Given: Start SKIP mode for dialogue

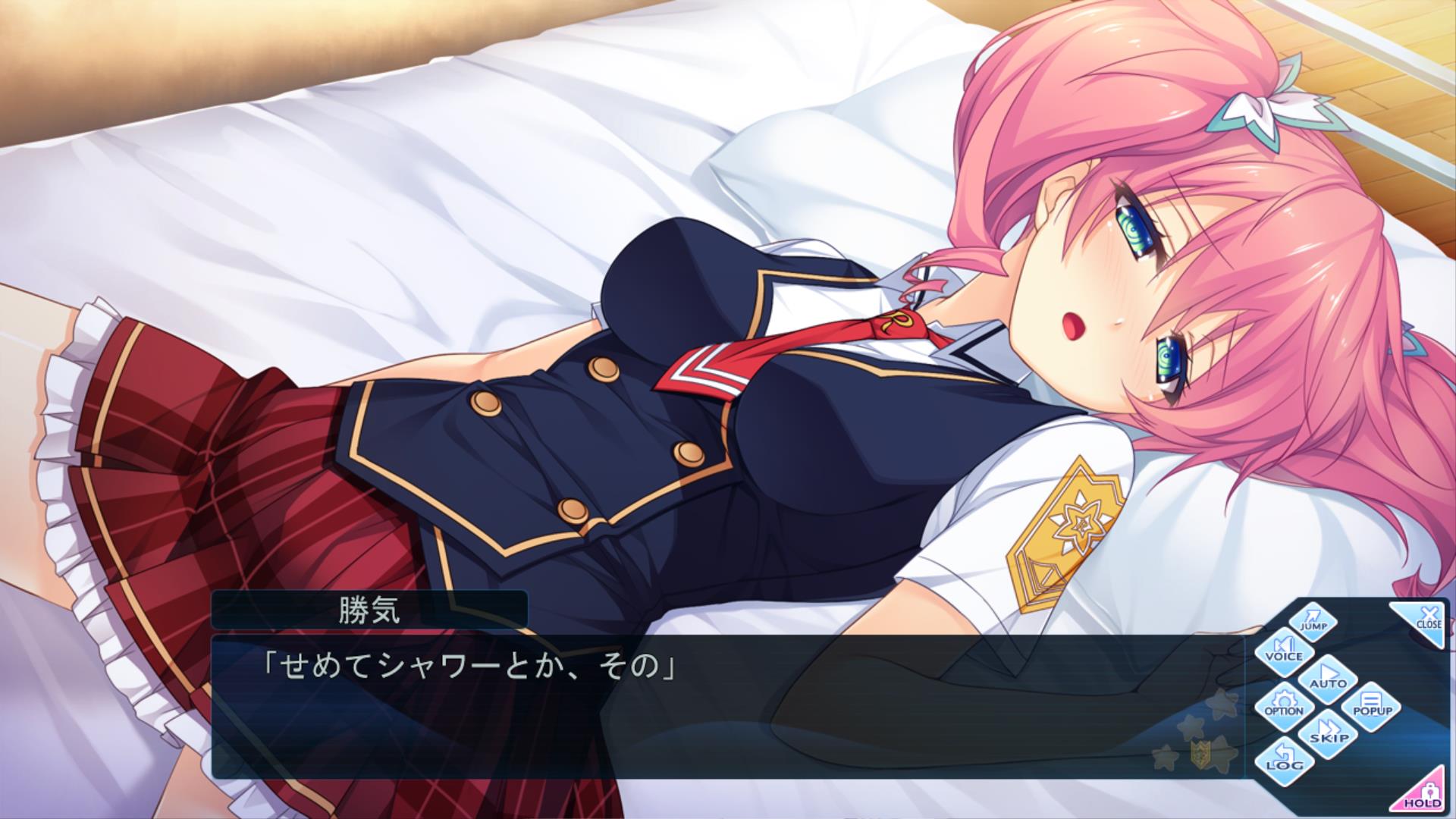Looking at the screenshot, I should [x=1328, y=734].
